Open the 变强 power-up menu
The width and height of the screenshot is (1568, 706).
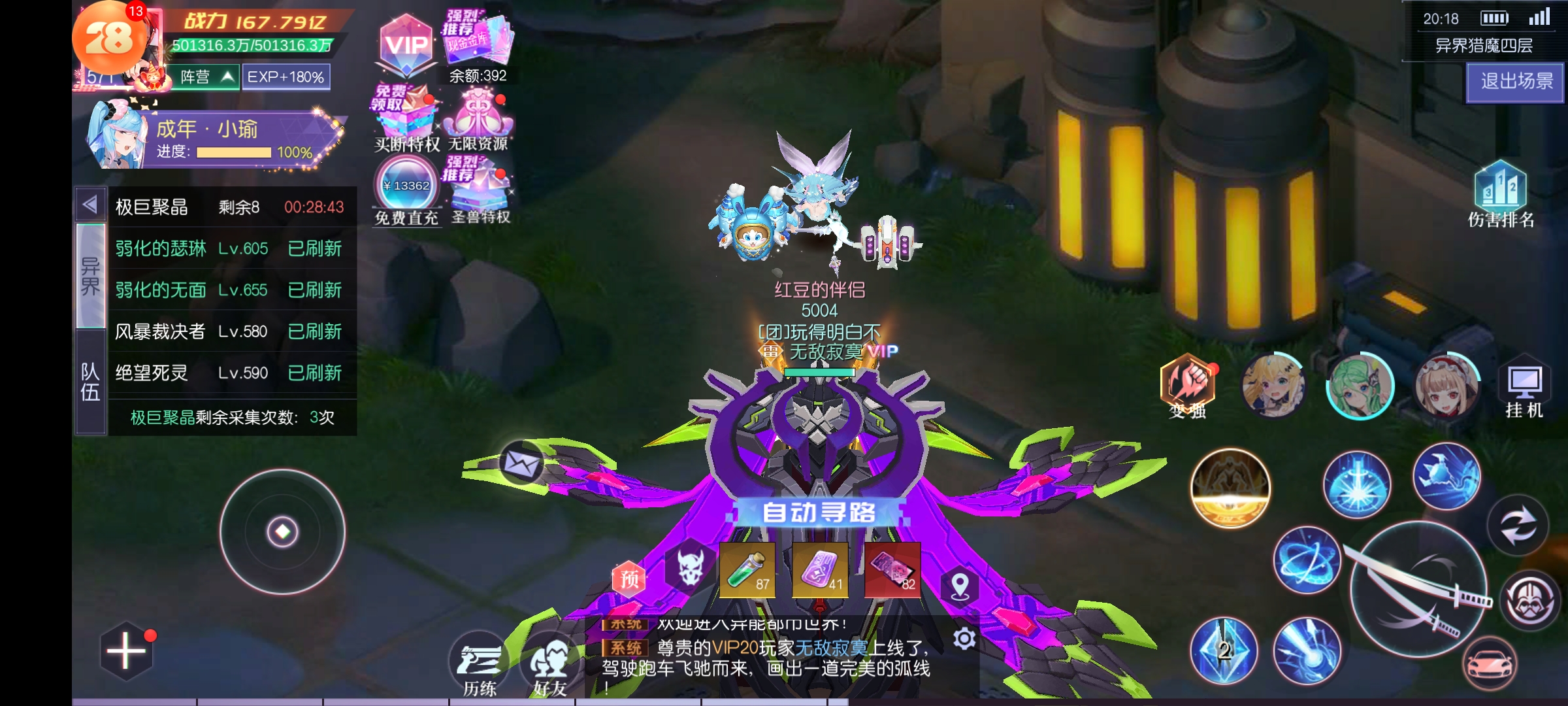click(1187, 386)
